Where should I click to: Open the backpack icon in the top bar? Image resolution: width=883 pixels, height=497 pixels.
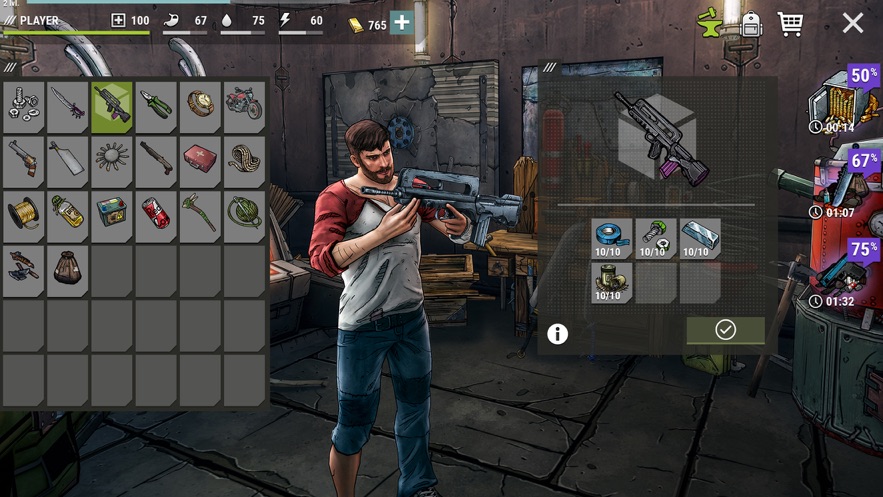[x=752, y=24]
